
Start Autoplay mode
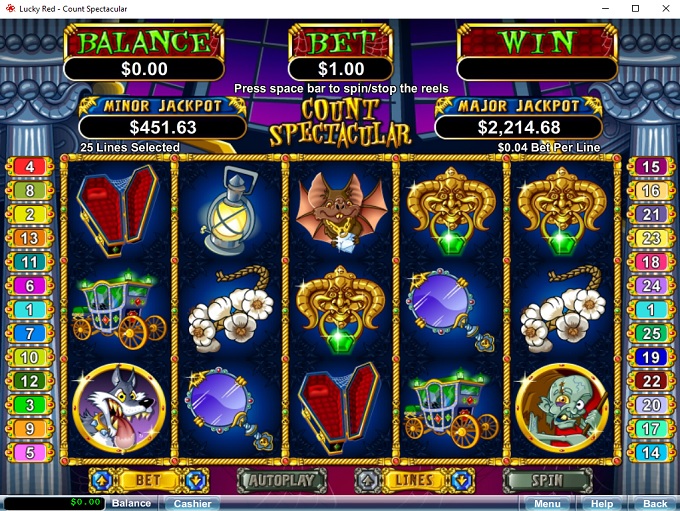[282, 480]
